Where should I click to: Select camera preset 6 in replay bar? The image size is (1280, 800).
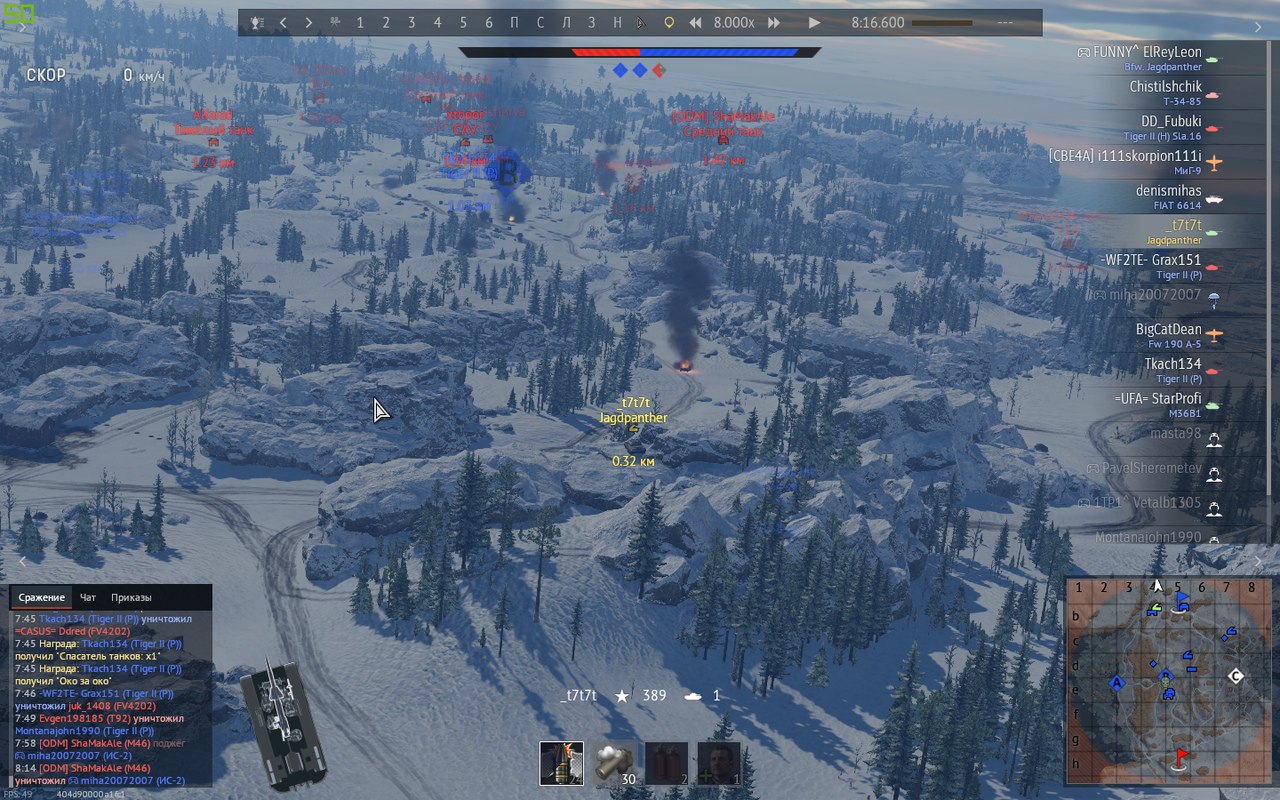click(489, 23)
